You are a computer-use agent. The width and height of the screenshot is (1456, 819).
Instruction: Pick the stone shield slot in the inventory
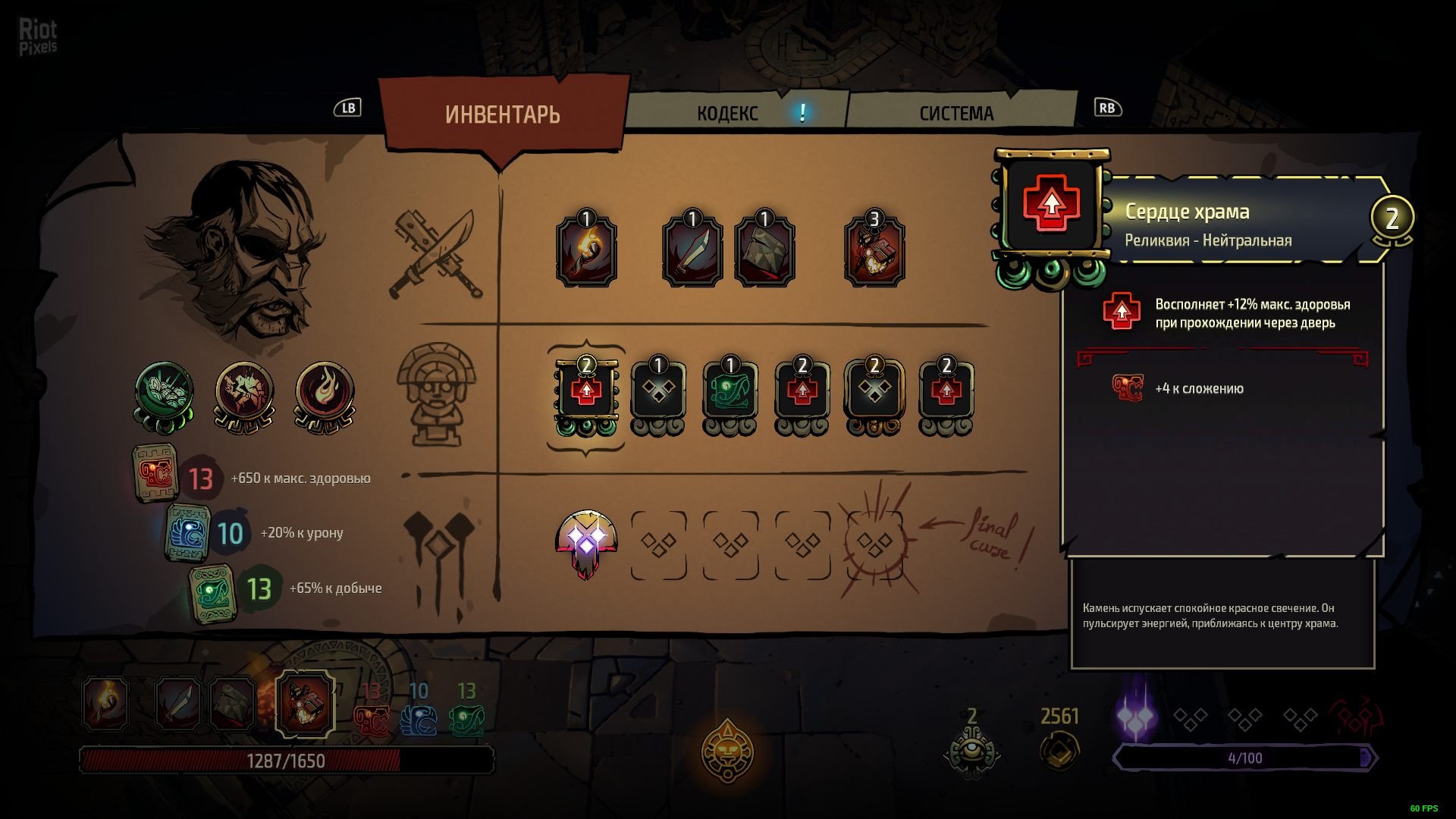764,249
